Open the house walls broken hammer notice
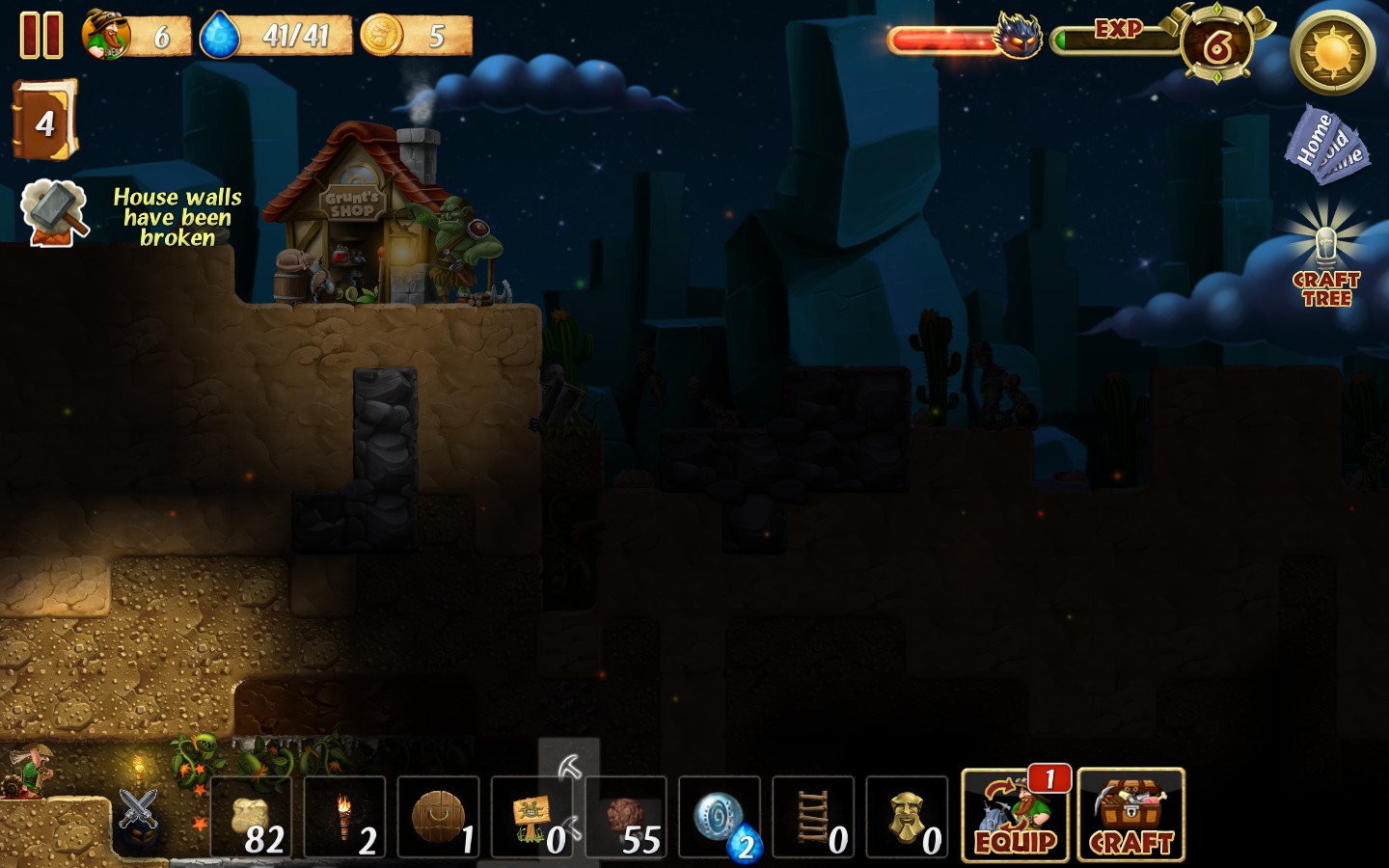1389x868 pixels. [x=55, y=213]
